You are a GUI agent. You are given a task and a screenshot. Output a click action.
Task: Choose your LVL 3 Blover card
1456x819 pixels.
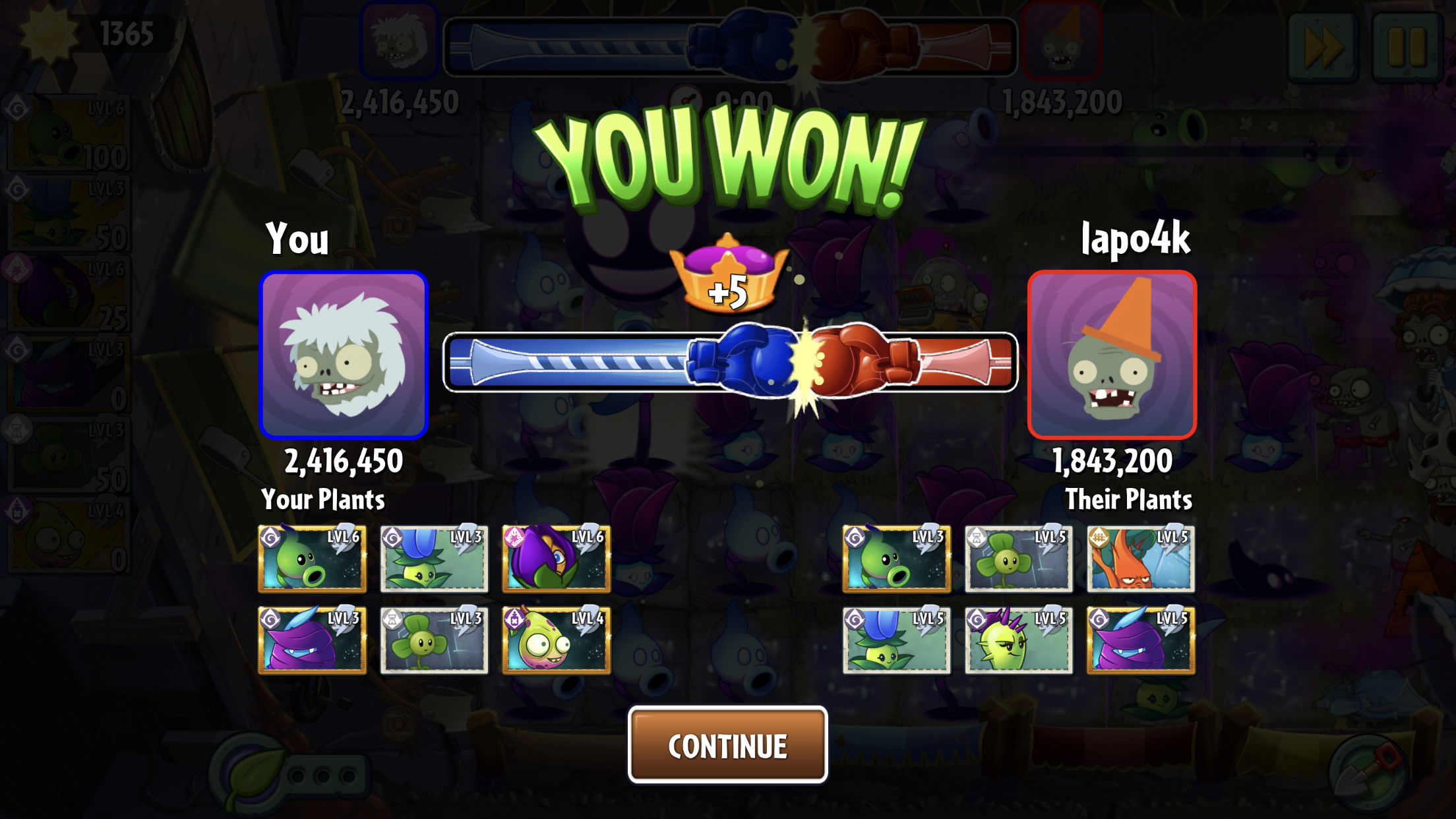point(434,640)
